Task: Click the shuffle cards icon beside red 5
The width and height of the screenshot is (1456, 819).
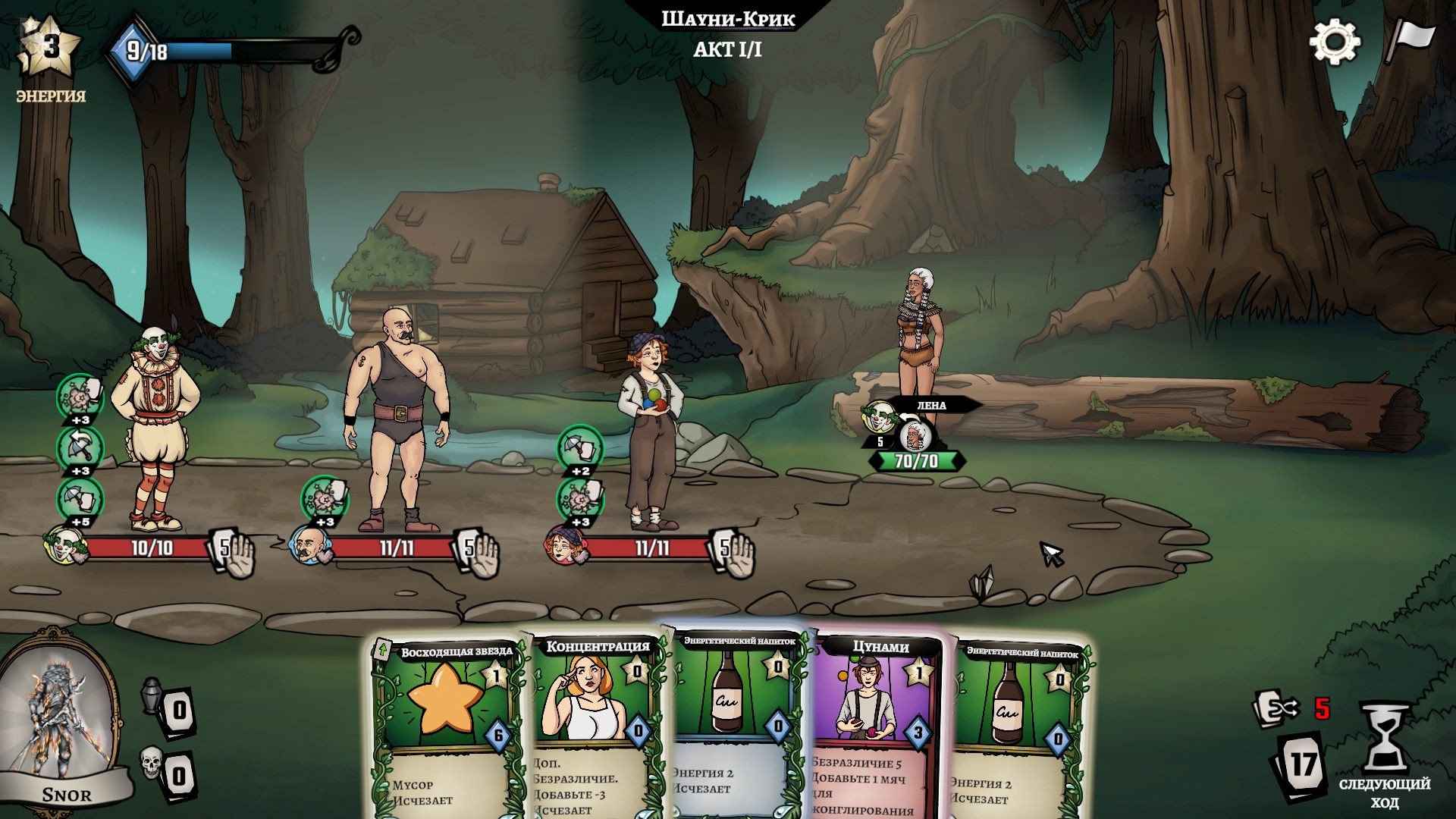Action: (1276, 709)
